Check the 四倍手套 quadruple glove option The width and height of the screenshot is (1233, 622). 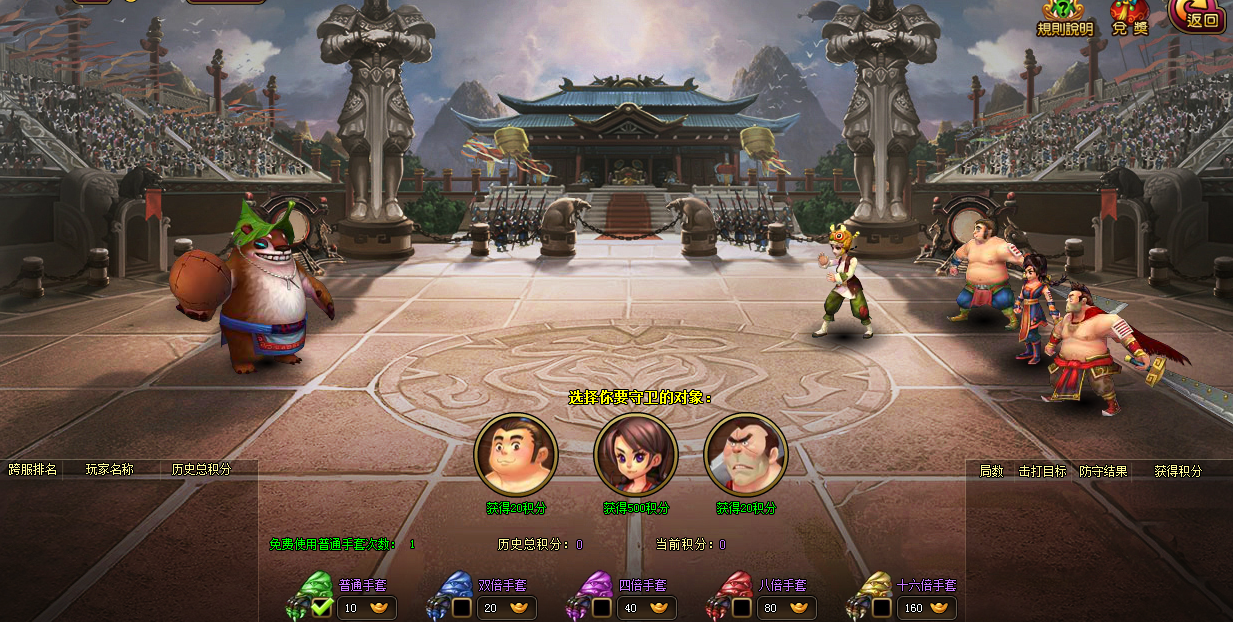pos(601,607)
